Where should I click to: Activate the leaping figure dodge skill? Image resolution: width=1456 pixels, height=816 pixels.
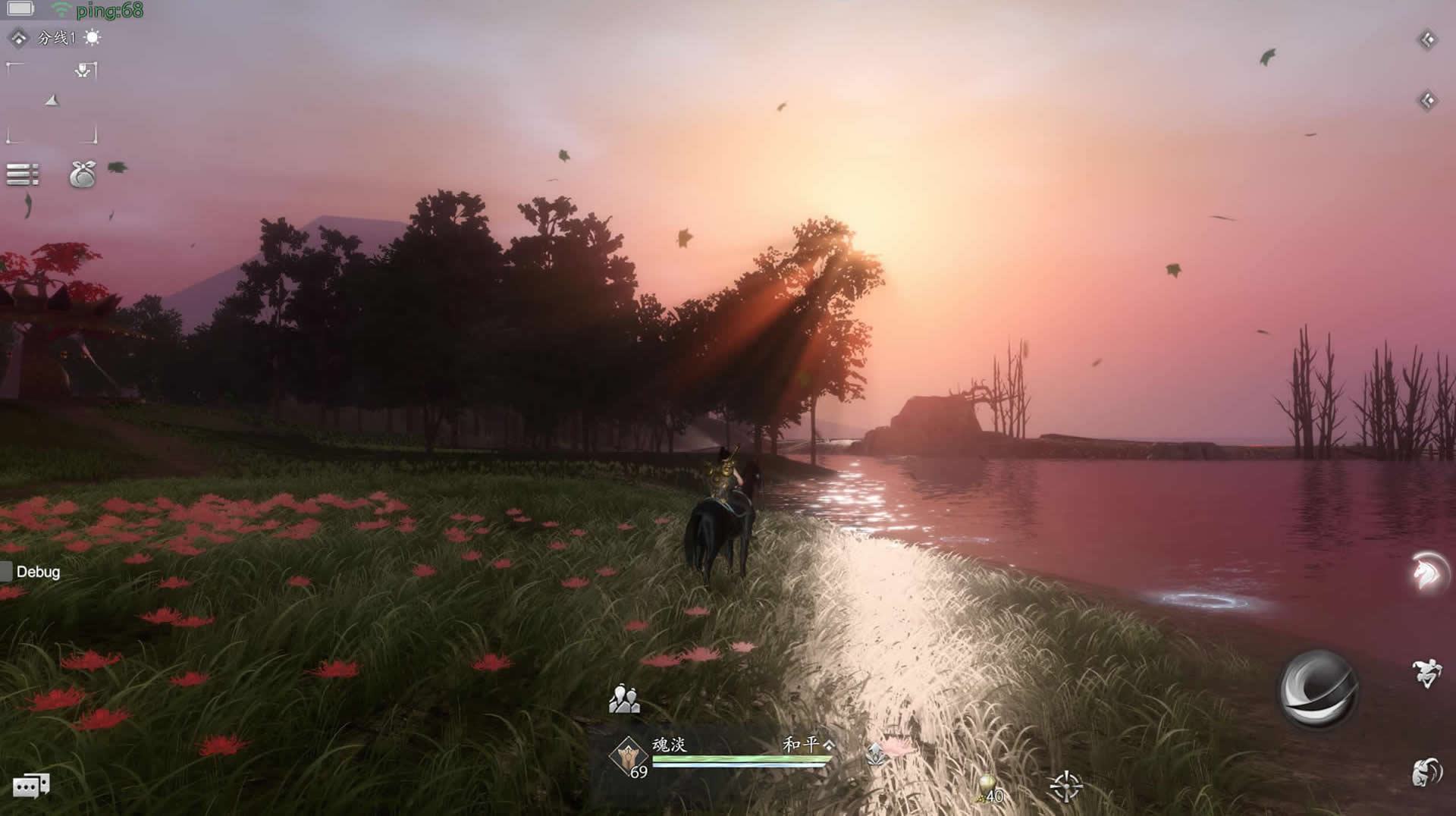1426,672
